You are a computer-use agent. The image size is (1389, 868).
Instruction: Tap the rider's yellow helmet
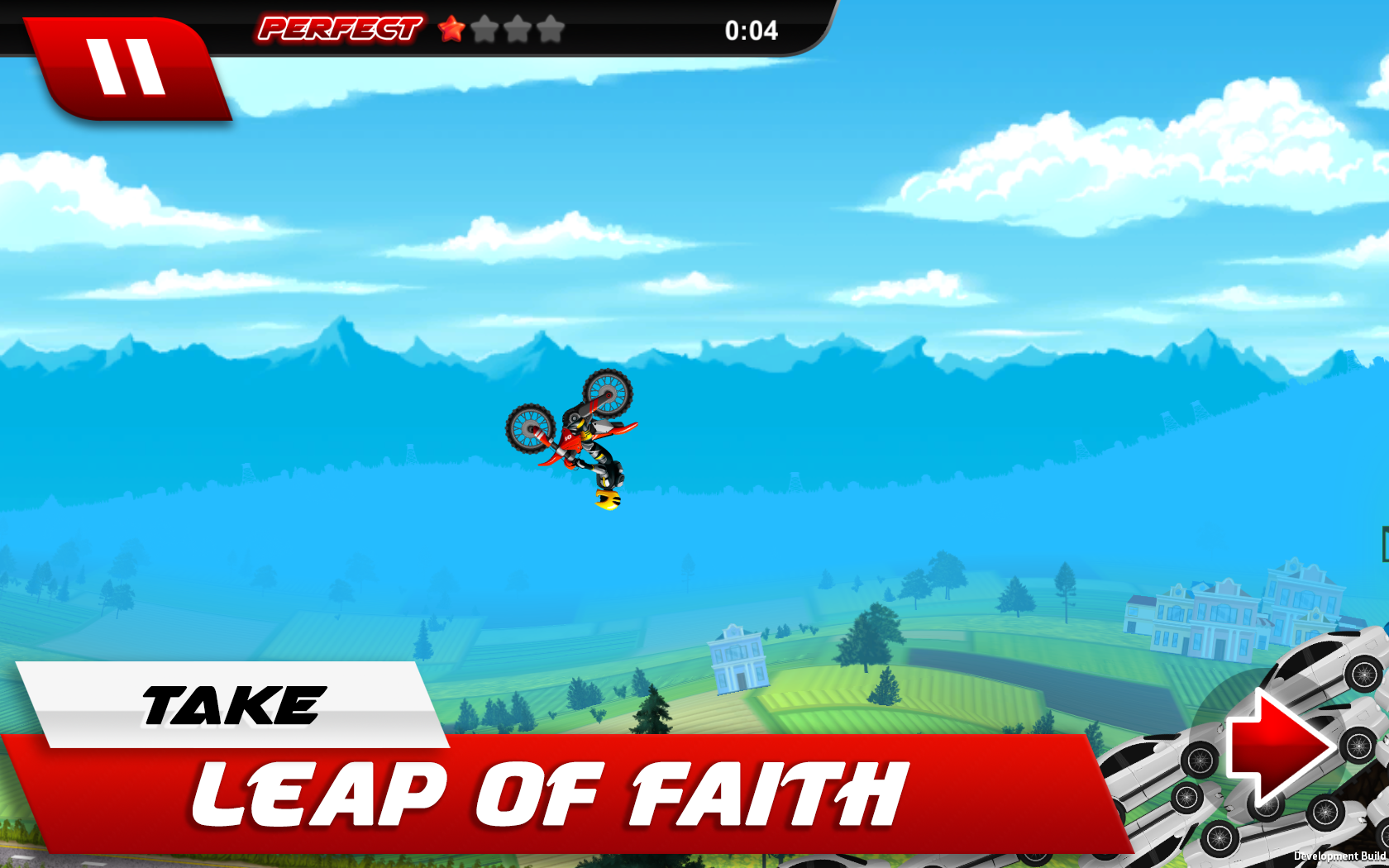pyautogui.click(x=606, y=500)
